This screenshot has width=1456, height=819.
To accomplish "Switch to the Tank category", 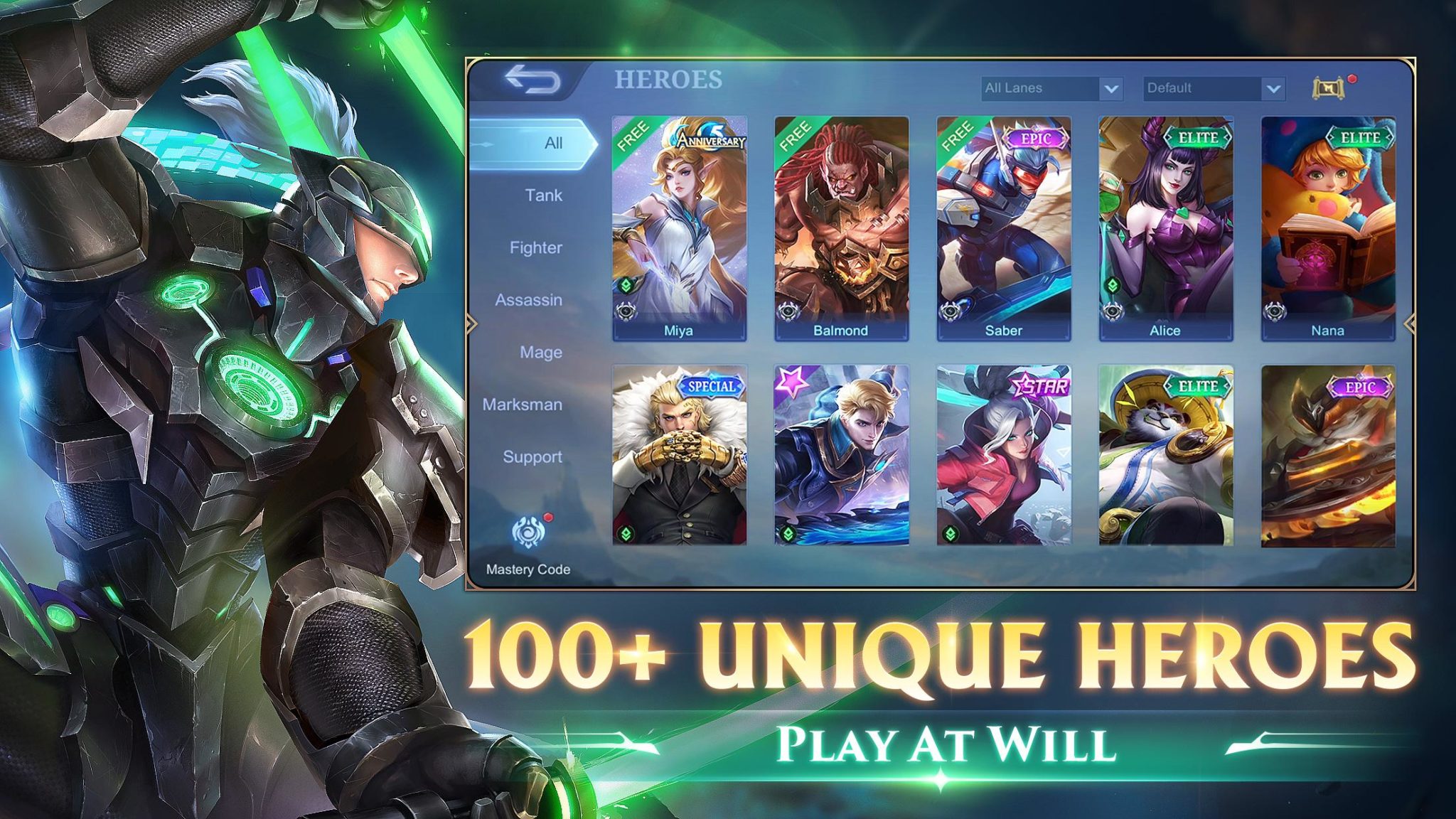I will tap(543, 195).
